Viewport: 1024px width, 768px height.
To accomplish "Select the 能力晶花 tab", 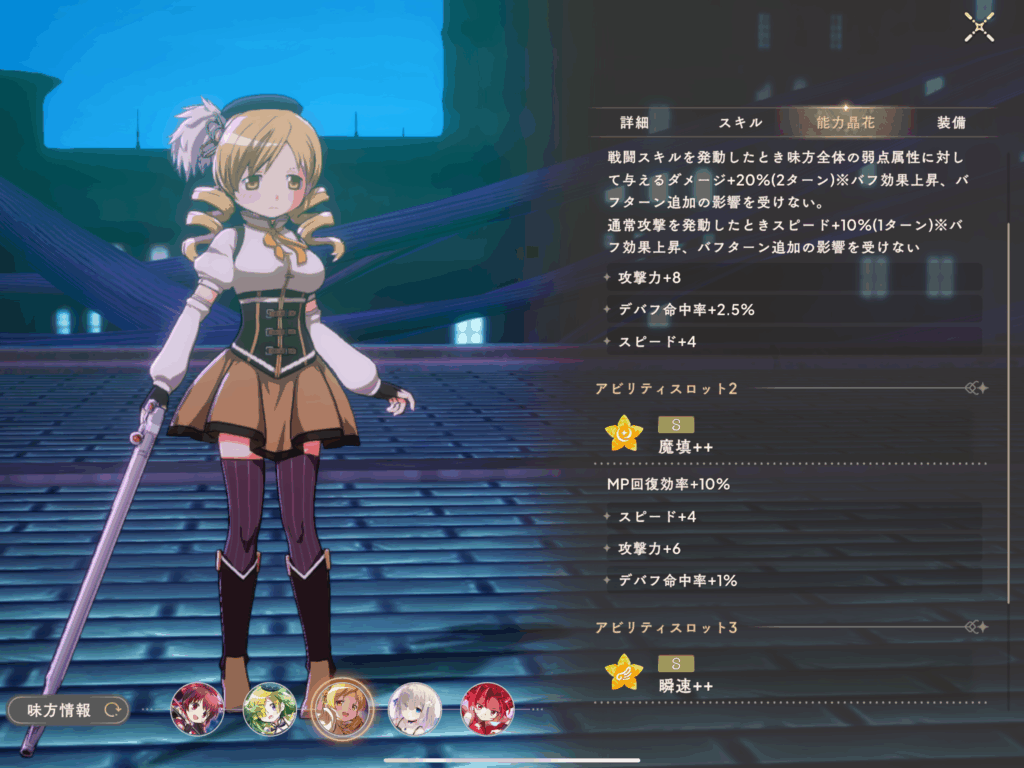I will pyautogui.click(x=846, y=123).
